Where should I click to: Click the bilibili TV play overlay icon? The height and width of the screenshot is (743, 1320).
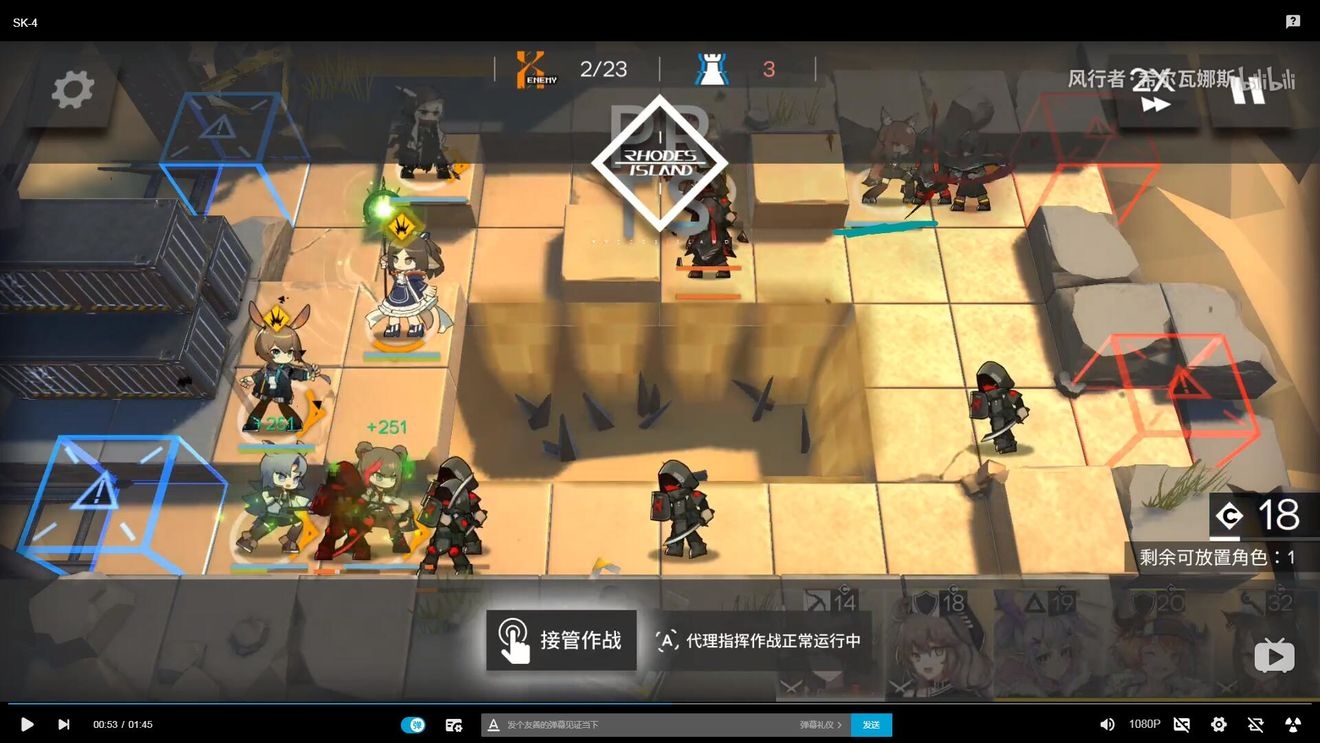(1274, 656)
